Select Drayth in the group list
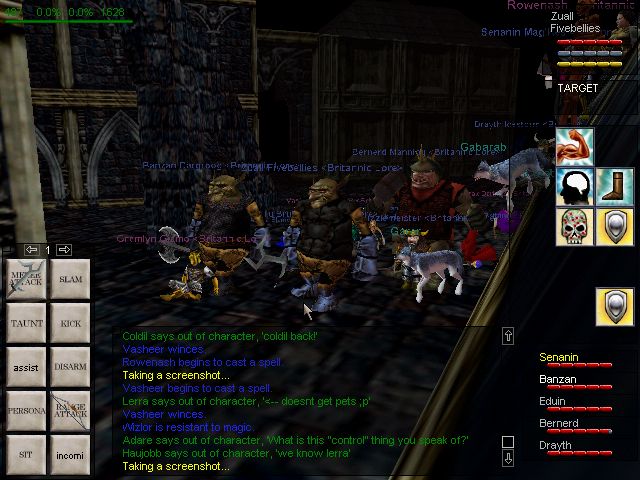Viewport: 640px width, 480px height. [556, 445]
